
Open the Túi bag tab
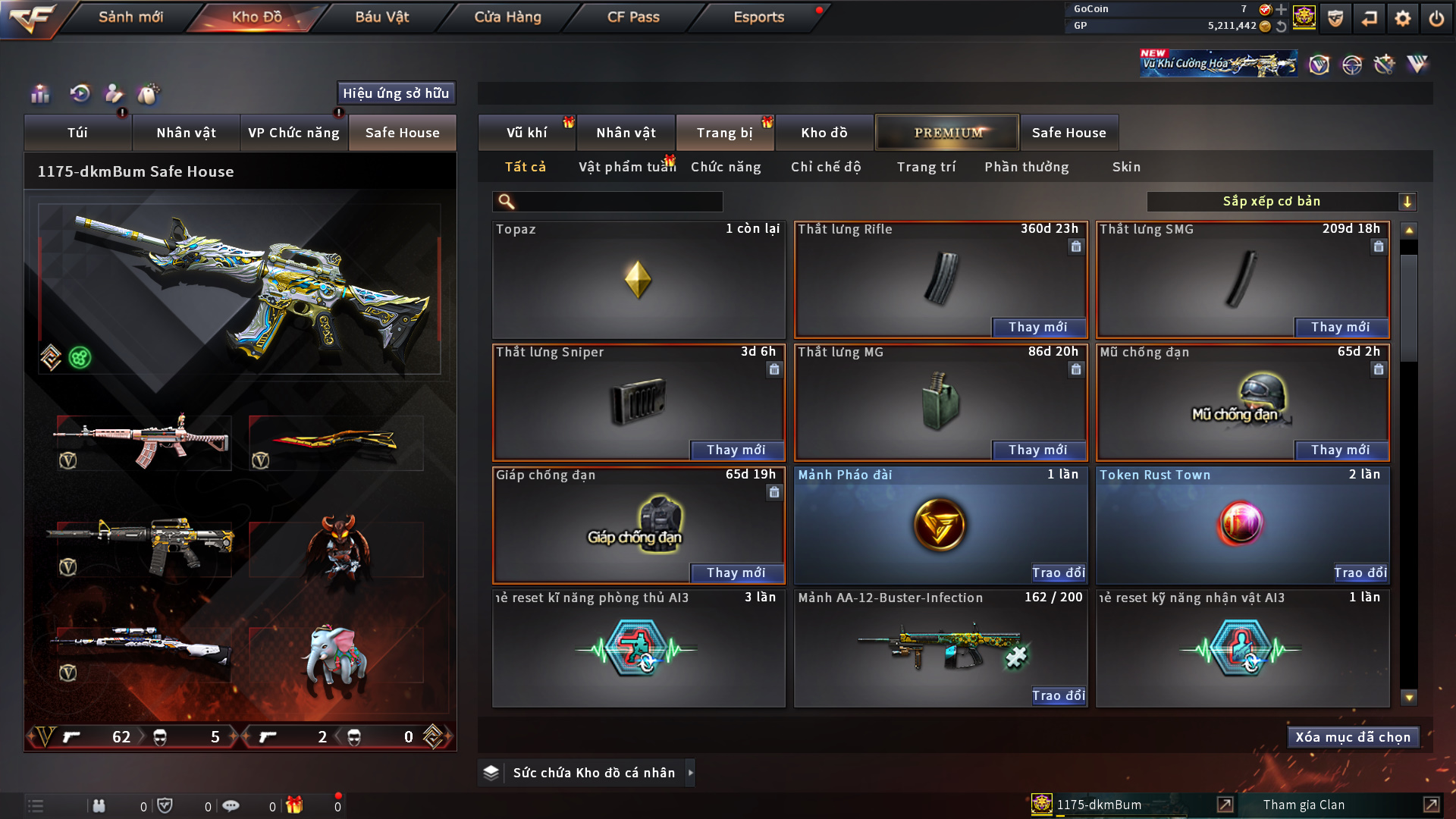point(77,133)
